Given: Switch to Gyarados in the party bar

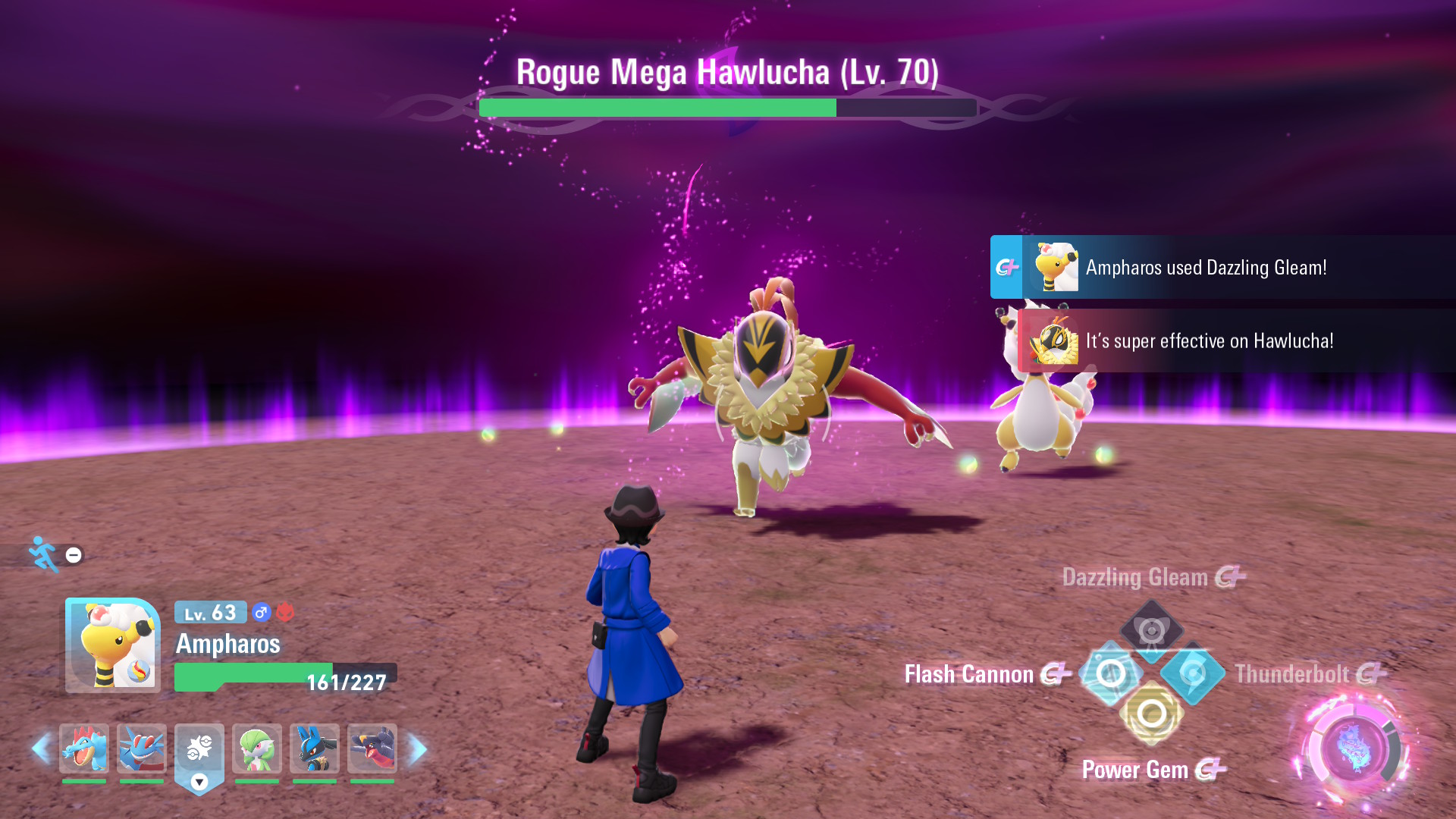Looking at the screenshot, I should (x=142, y=748).
